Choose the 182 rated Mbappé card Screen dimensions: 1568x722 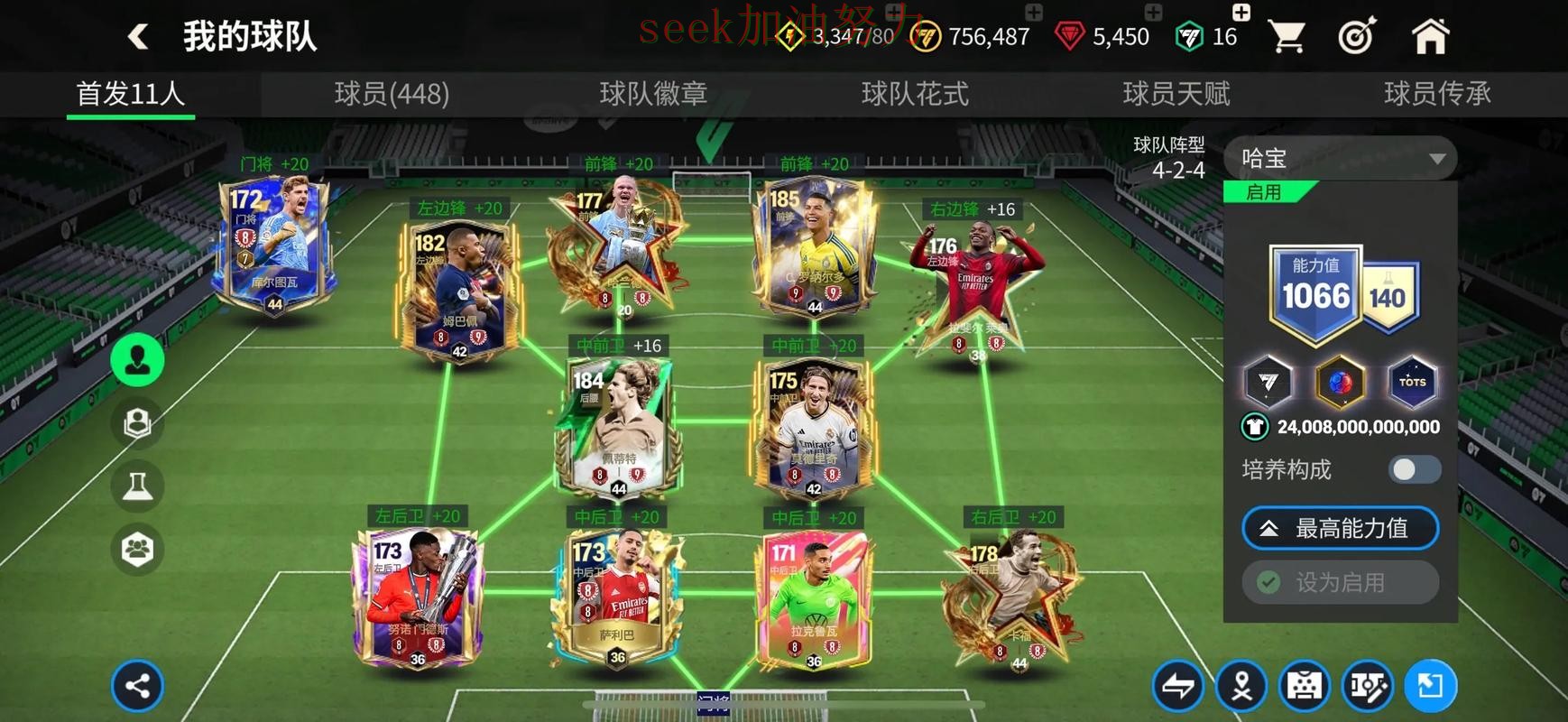[x=458, y=289]
